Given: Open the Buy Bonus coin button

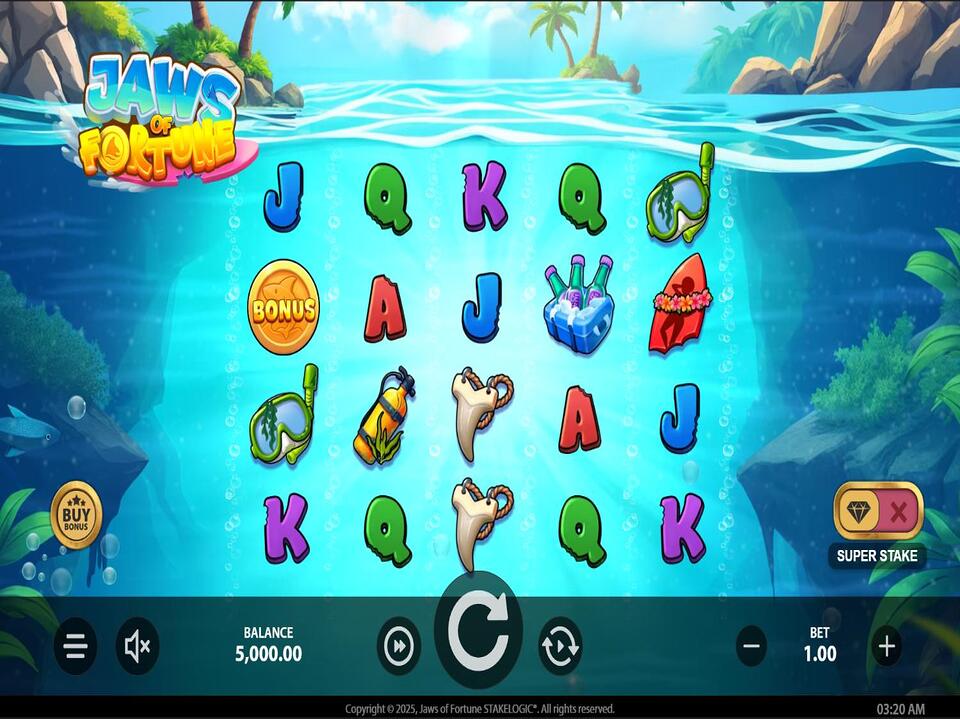Looking at the screenshot, I should 77,516.
